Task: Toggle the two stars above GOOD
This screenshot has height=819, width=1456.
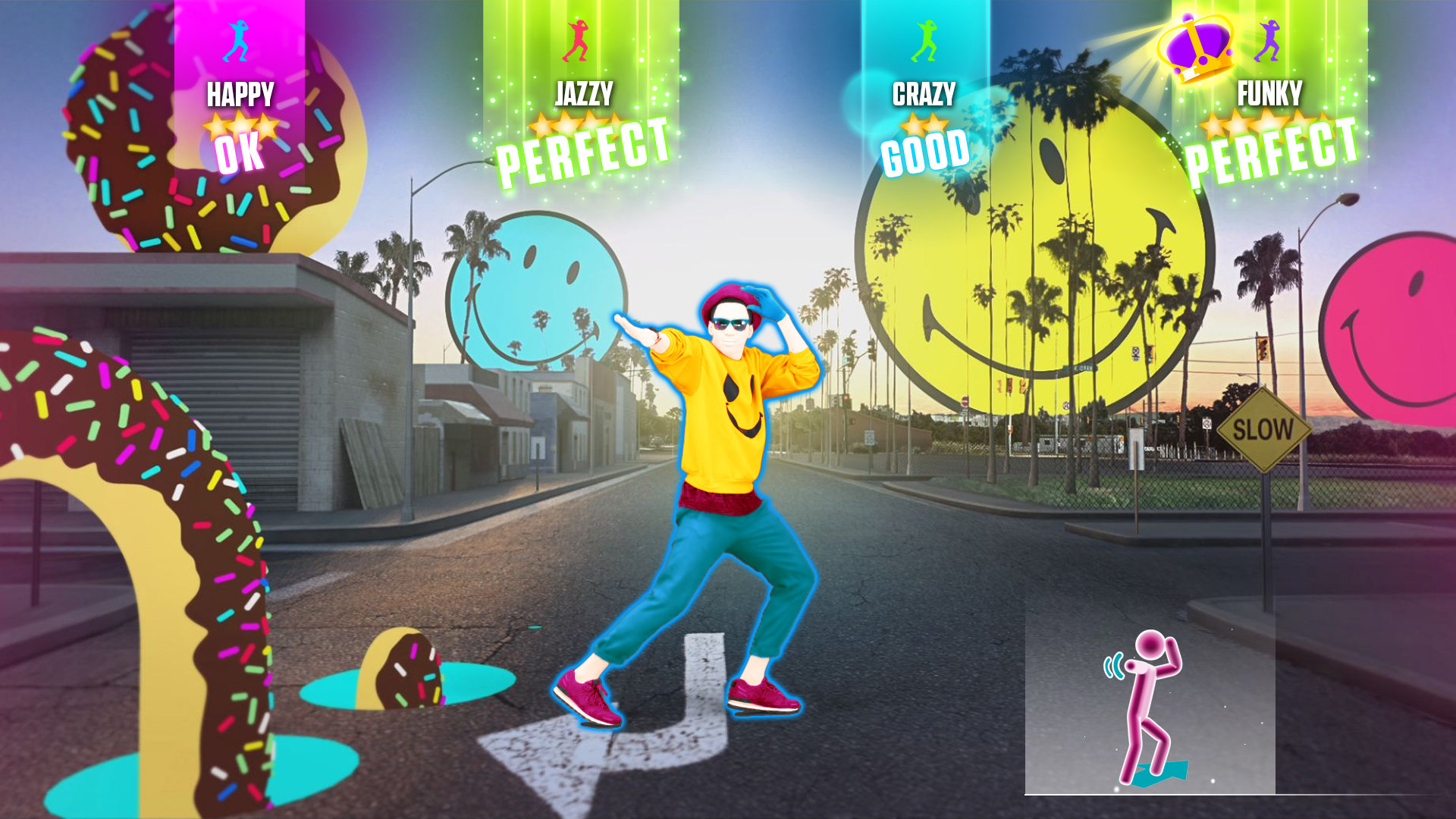Action: [x=922, y=125]
